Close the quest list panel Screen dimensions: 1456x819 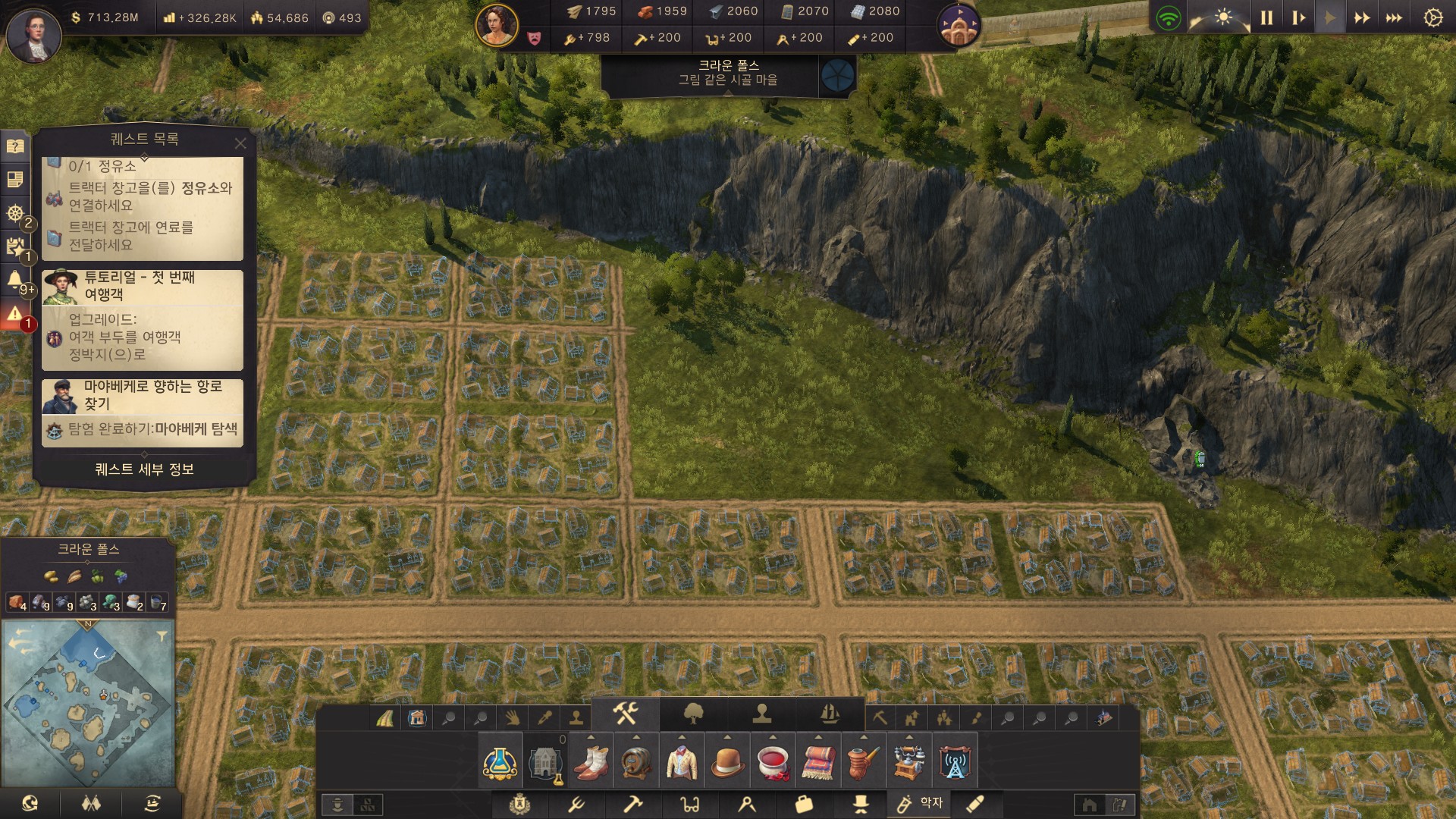pos(240,143)
